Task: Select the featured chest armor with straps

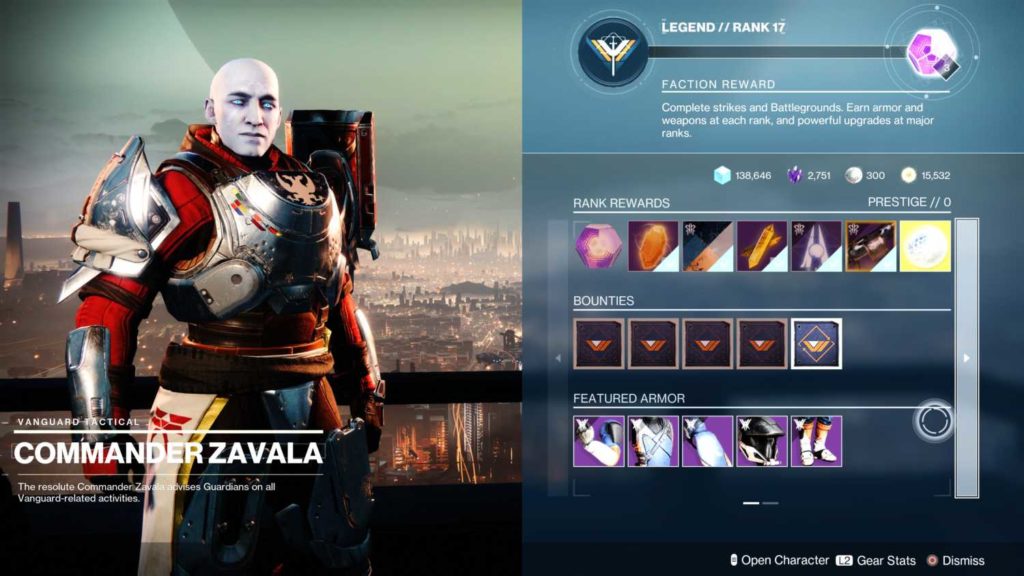Action: point(652,441)
